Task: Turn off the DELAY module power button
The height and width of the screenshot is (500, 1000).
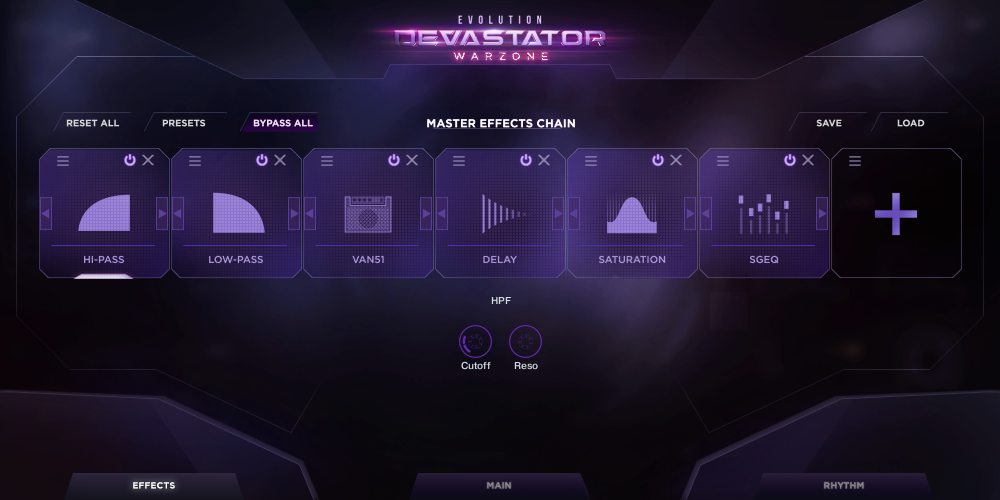Action: coord(526,160)
